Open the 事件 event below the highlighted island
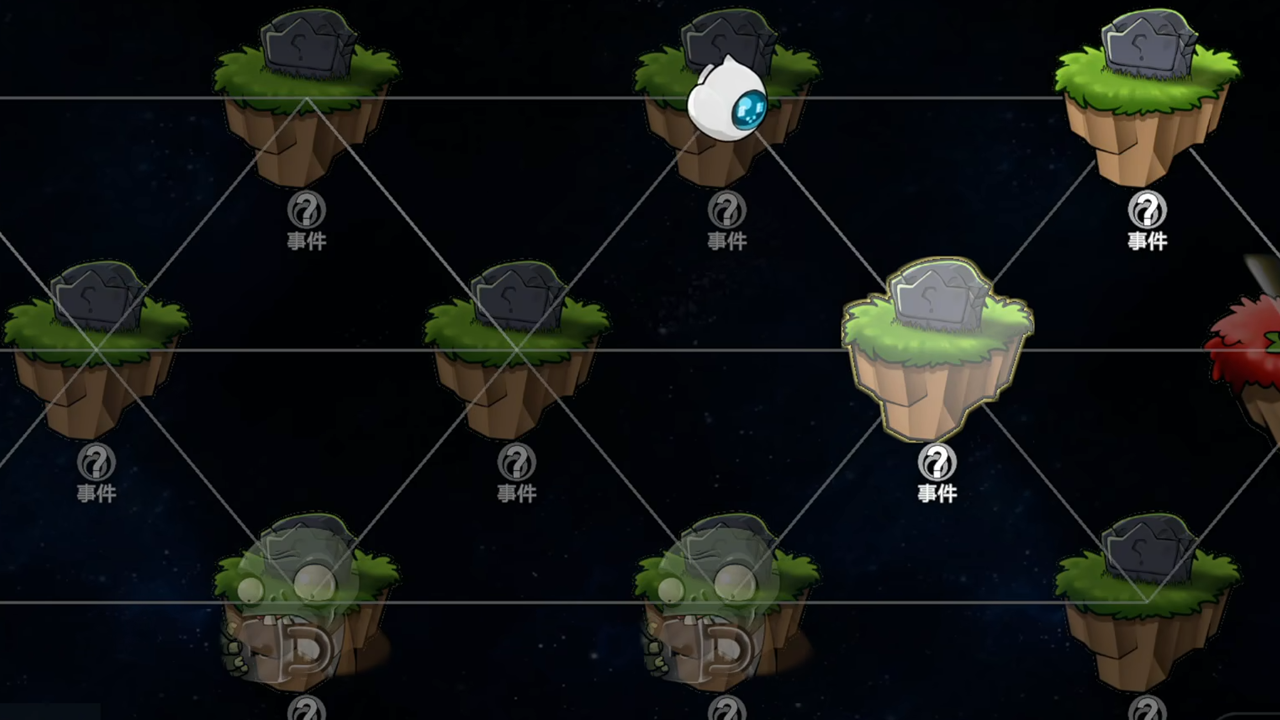1280x720 pixels. click(x=935, y=470)
